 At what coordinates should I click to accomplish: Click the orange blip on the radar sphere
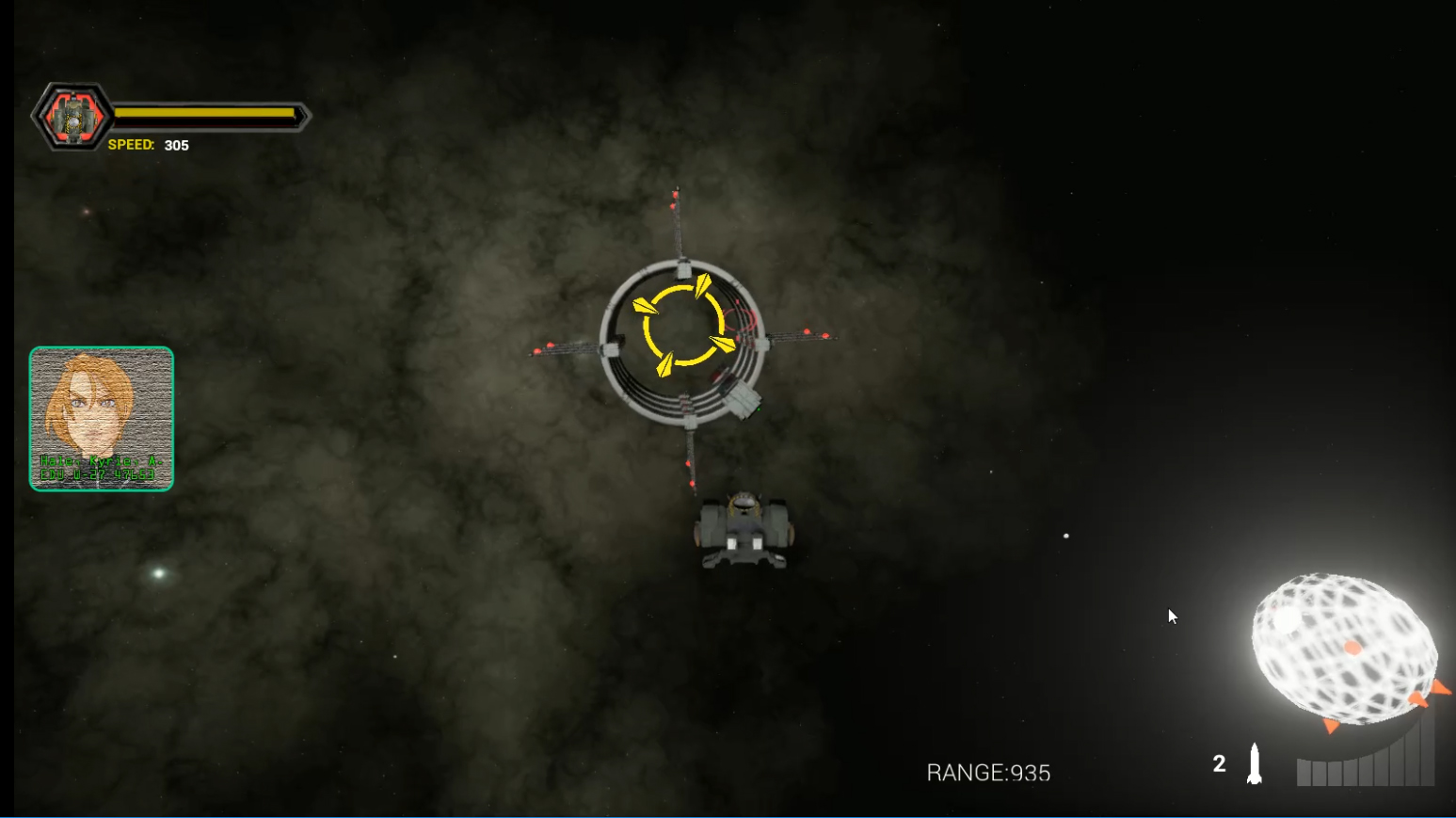[1352, 648]
